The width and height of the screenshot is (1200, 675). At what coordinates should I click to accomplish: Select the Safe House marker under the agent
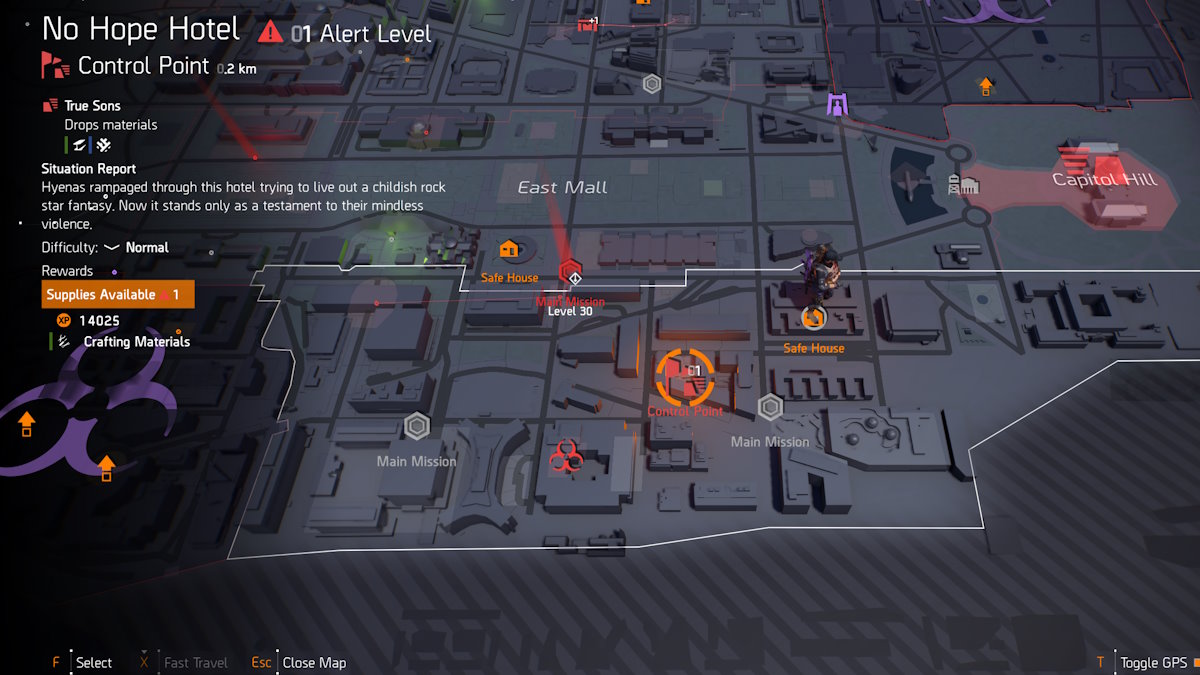[813, 318]
